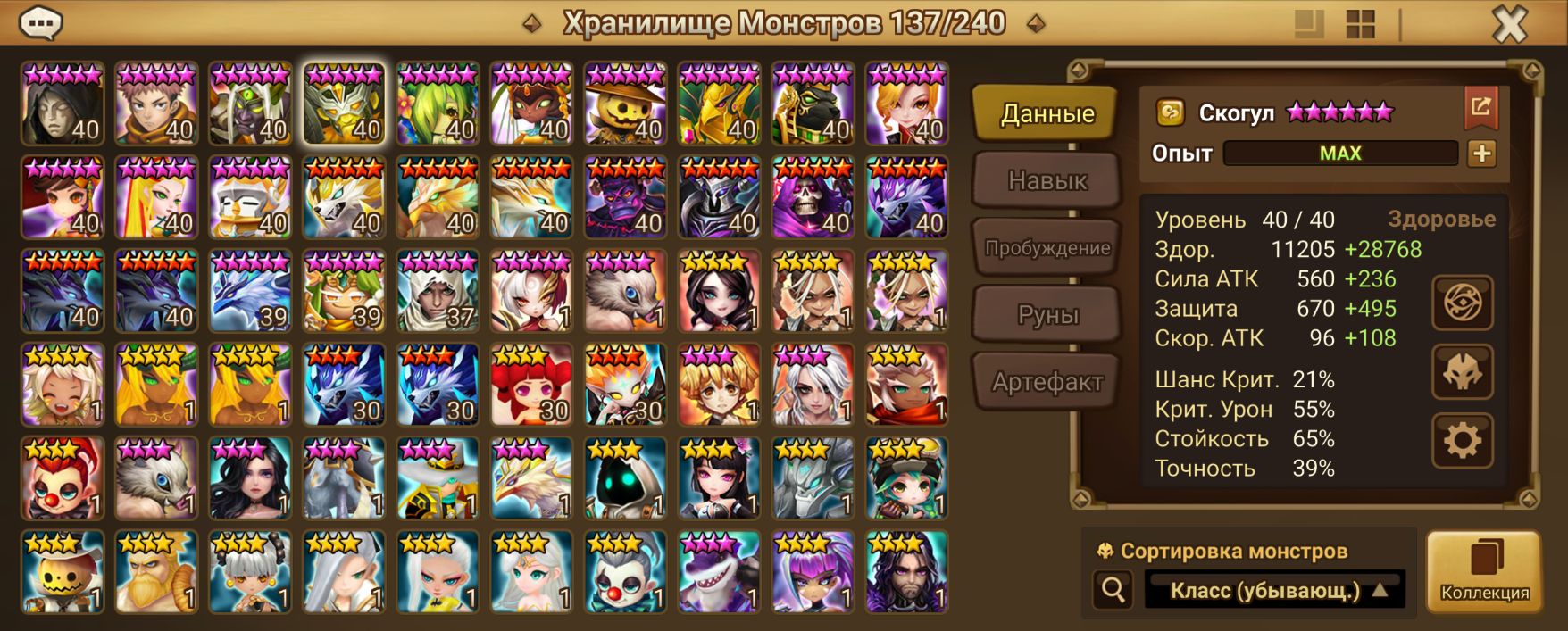1568x631 pixels.
Task: Close the monster storage window
Action: tap(1510, 25)
